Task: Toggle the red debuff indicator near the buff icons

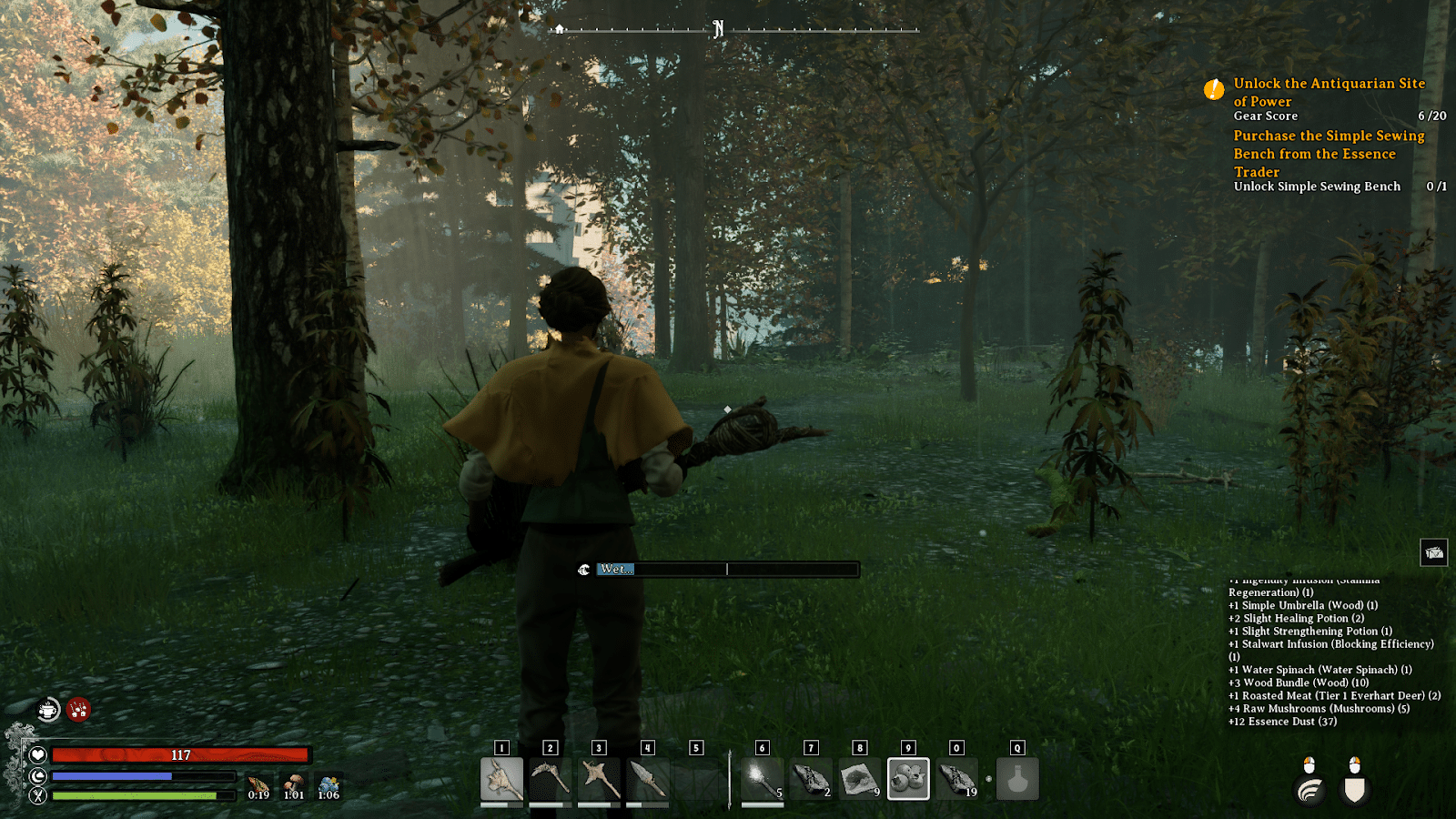Action: point(77,709)
